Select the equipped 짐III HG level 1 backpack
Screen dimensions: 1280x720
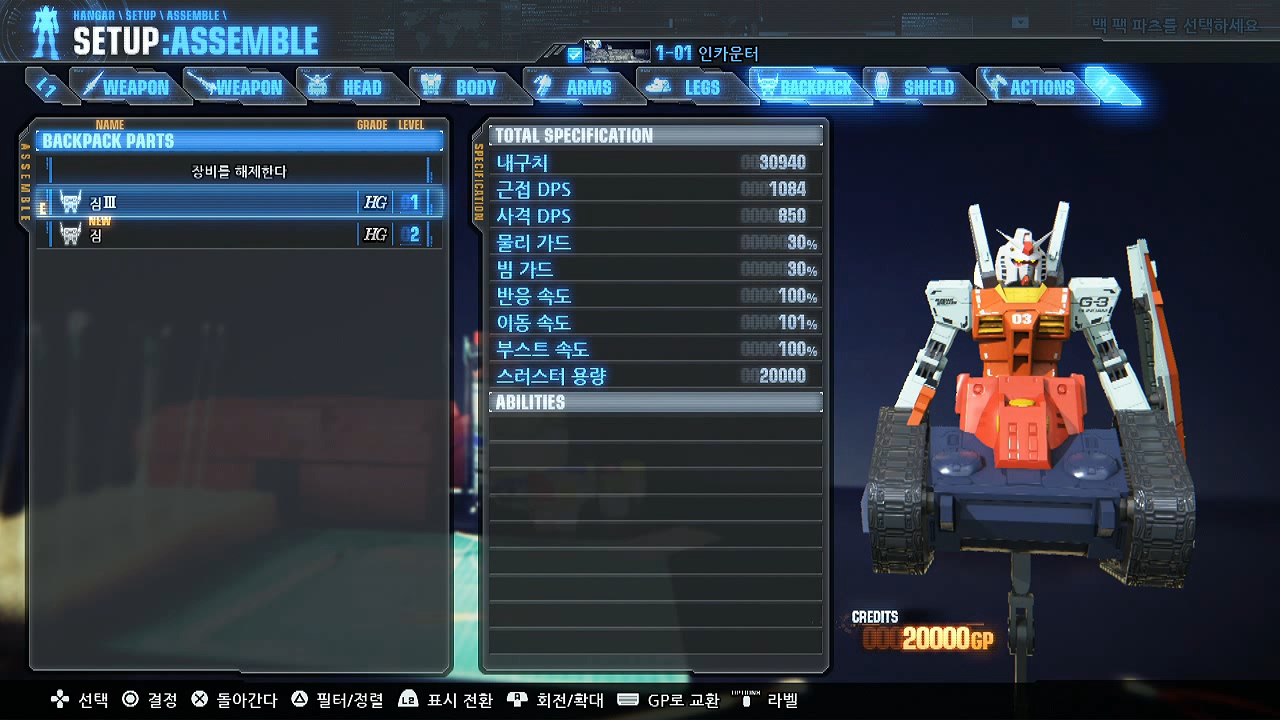[239, 202]
